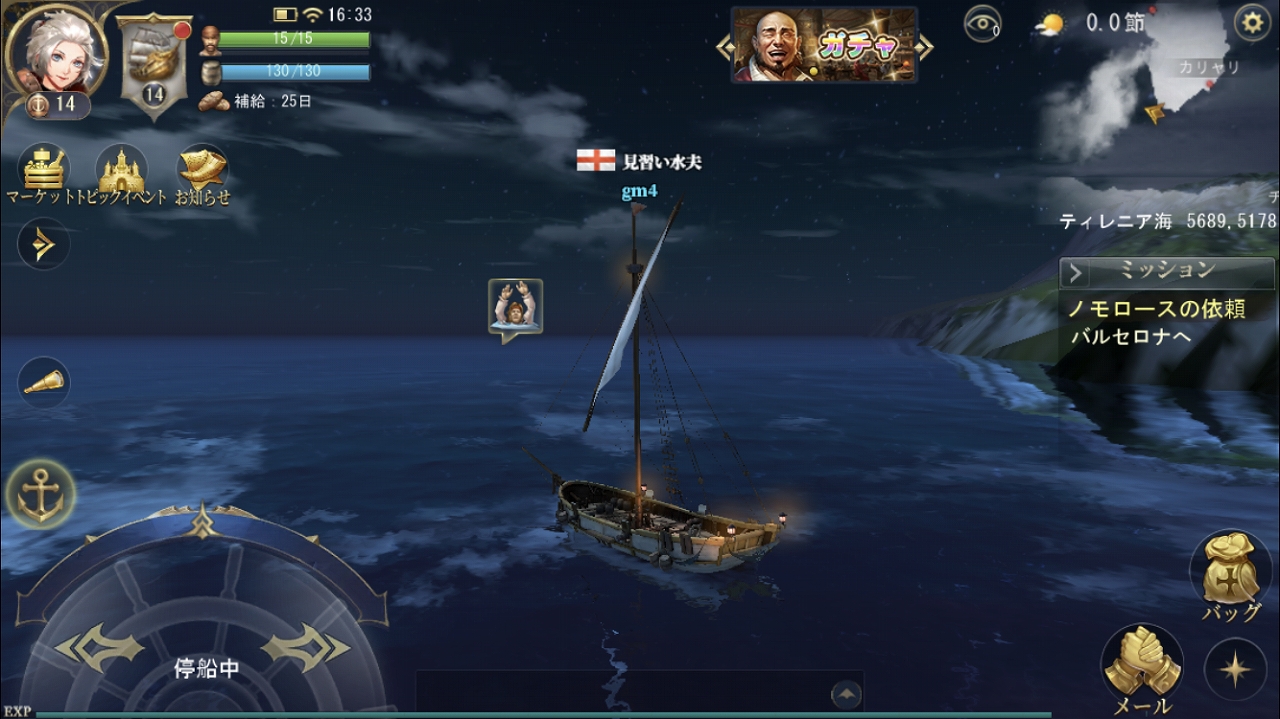Open settings gear
Screen dimensions: 1280x719
point(1252,22)
